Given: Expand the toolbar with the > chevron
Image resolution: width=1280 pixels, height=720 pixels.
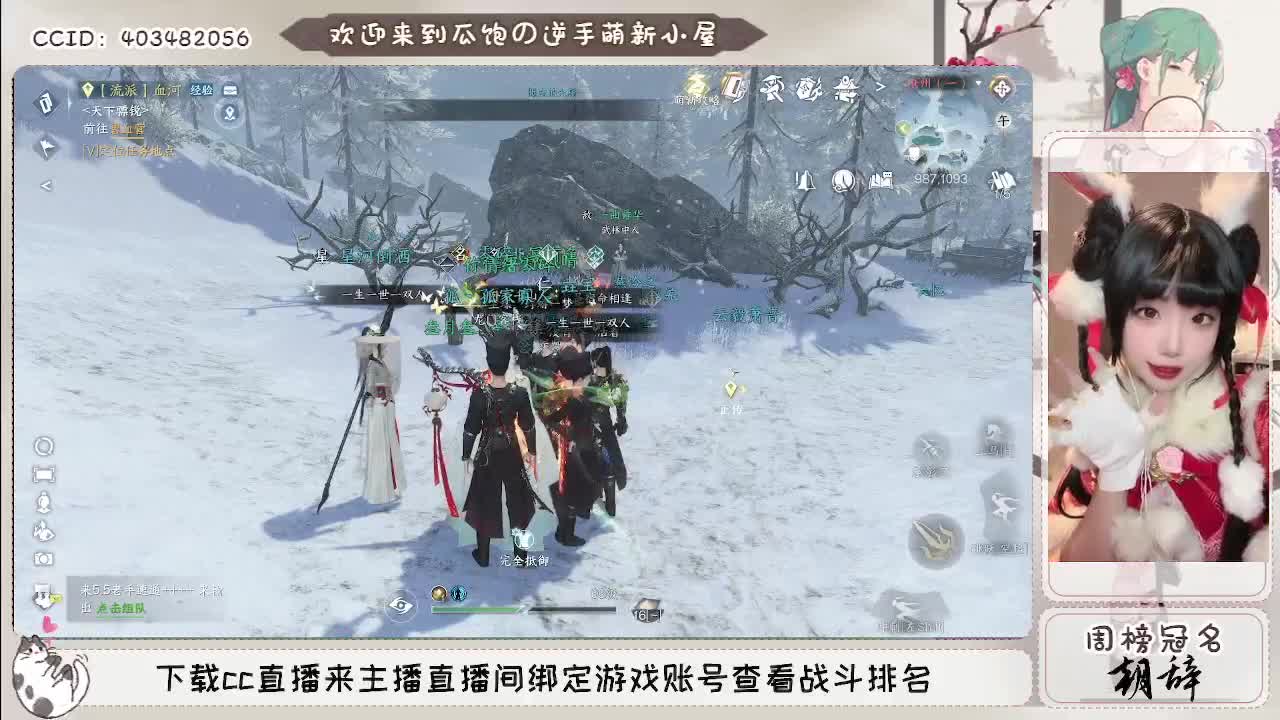Looking at the screenshot, I should [x=879, y=87].
